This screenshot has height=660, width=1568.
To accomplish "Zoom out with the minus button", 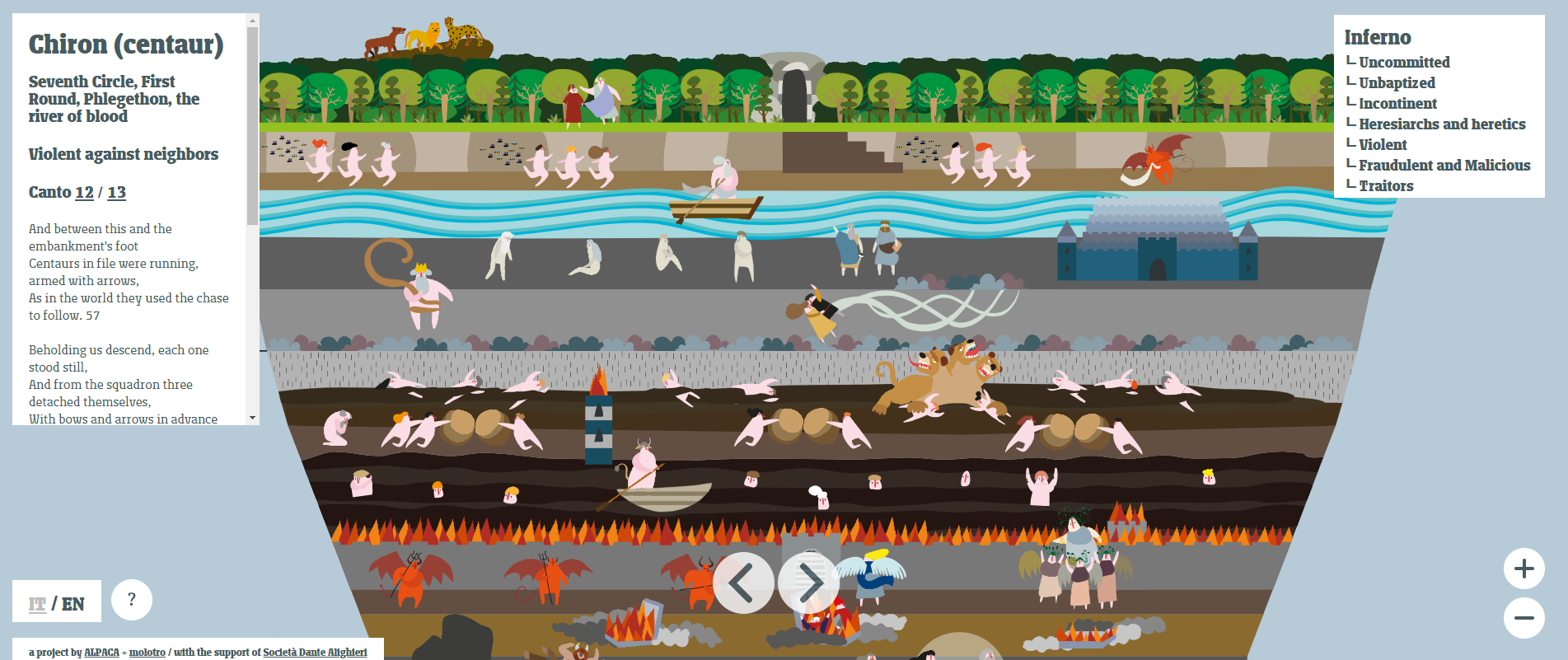I will [1524, 618].
